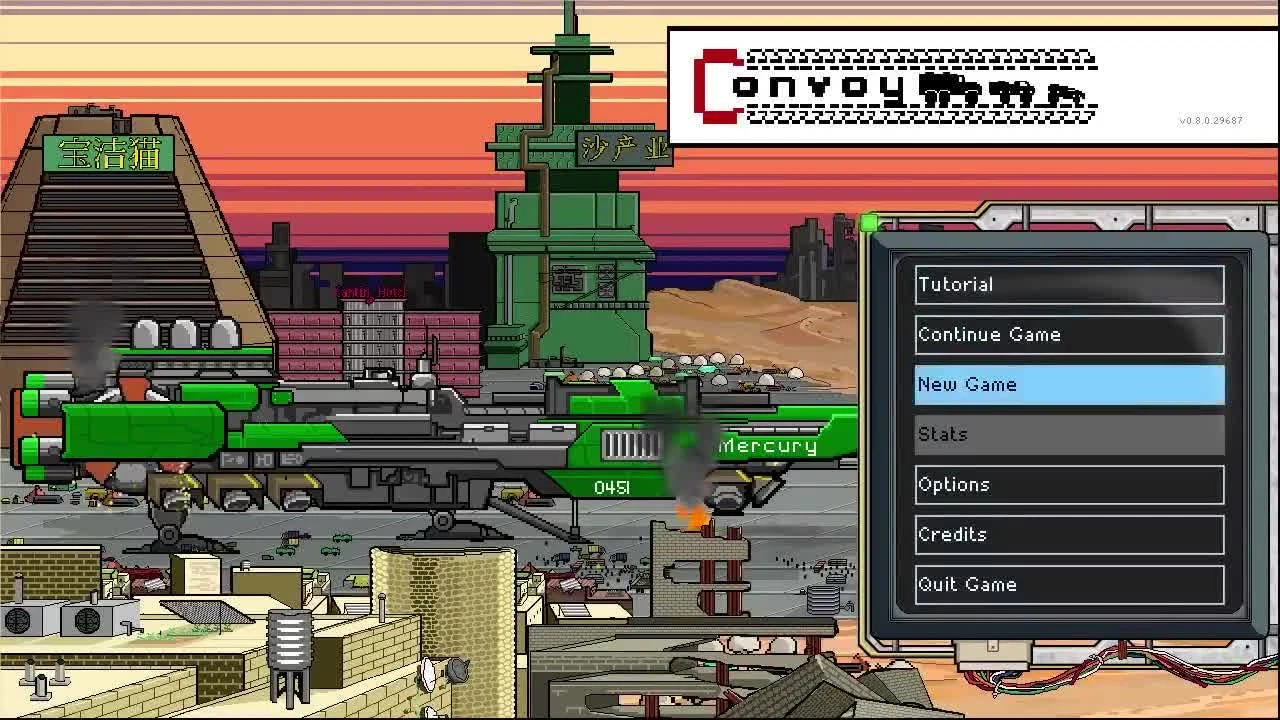Open the Options menu
The height and width of the screenshot is (720, 1280).
pos(1068,484)
